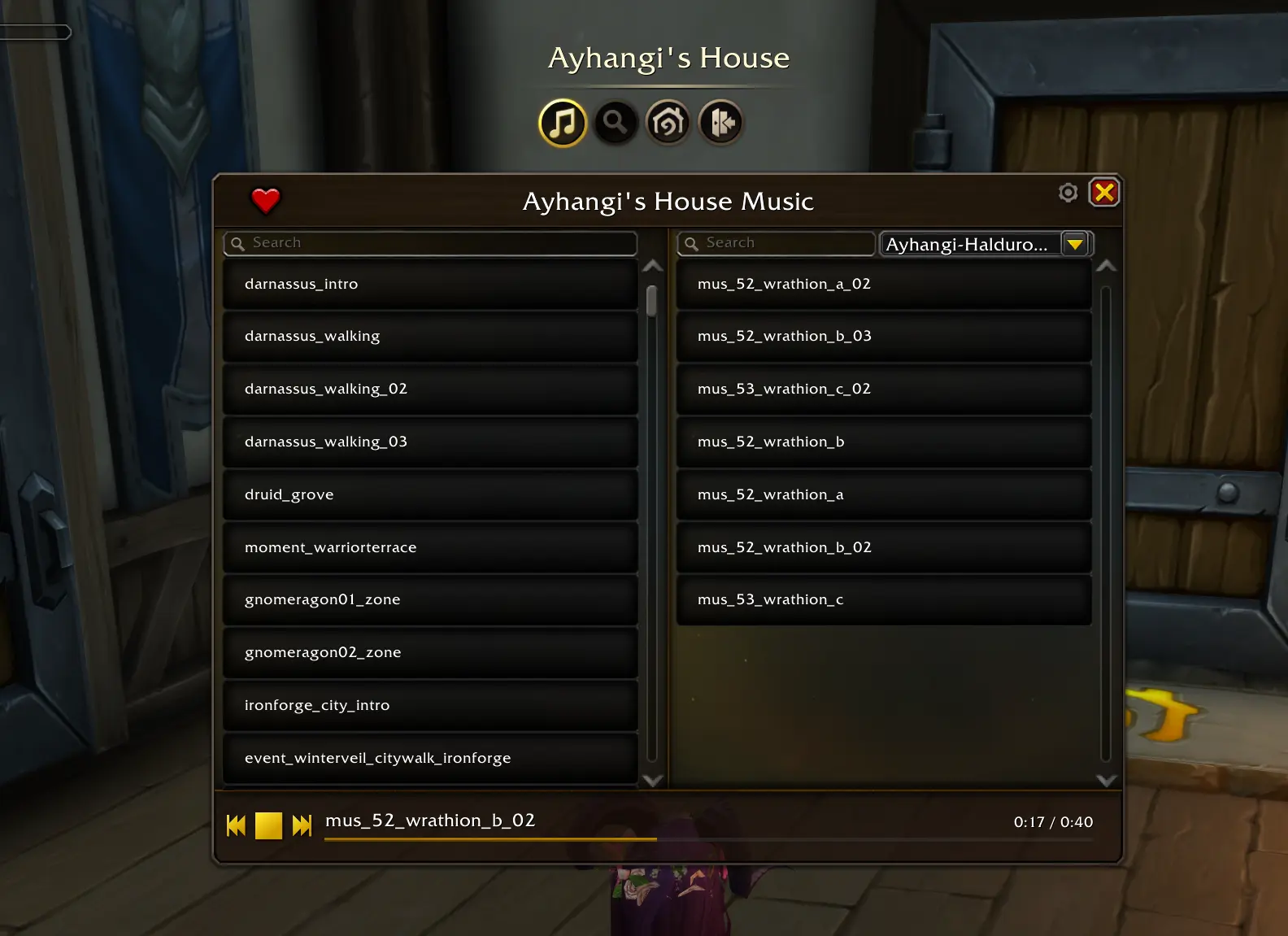This screenshot has height=936, width=1288.
Task: Stop the current music playback
Action: pos(268,825)
